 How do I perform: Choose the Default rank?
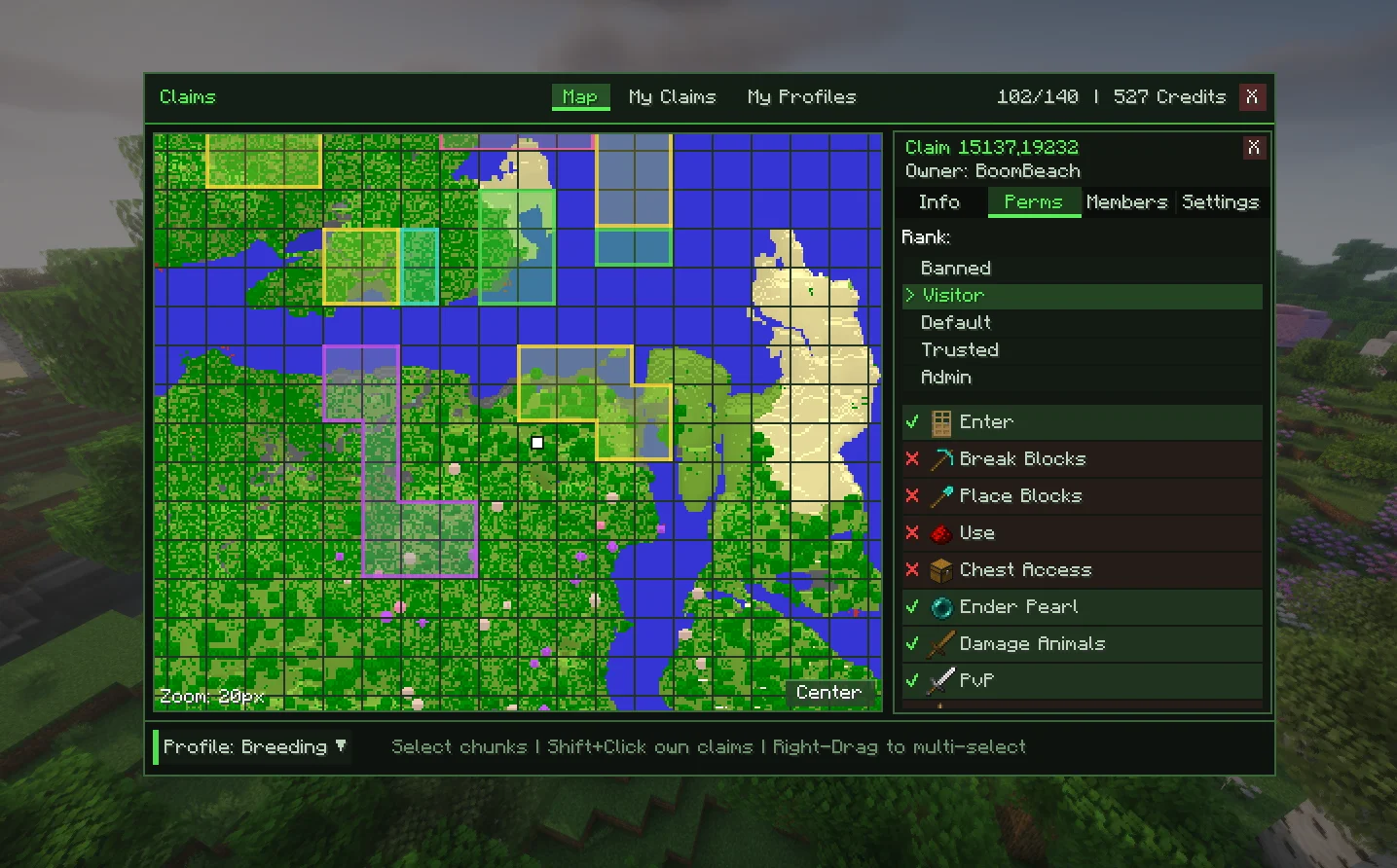pyautogui.click(x=956, y=322)
